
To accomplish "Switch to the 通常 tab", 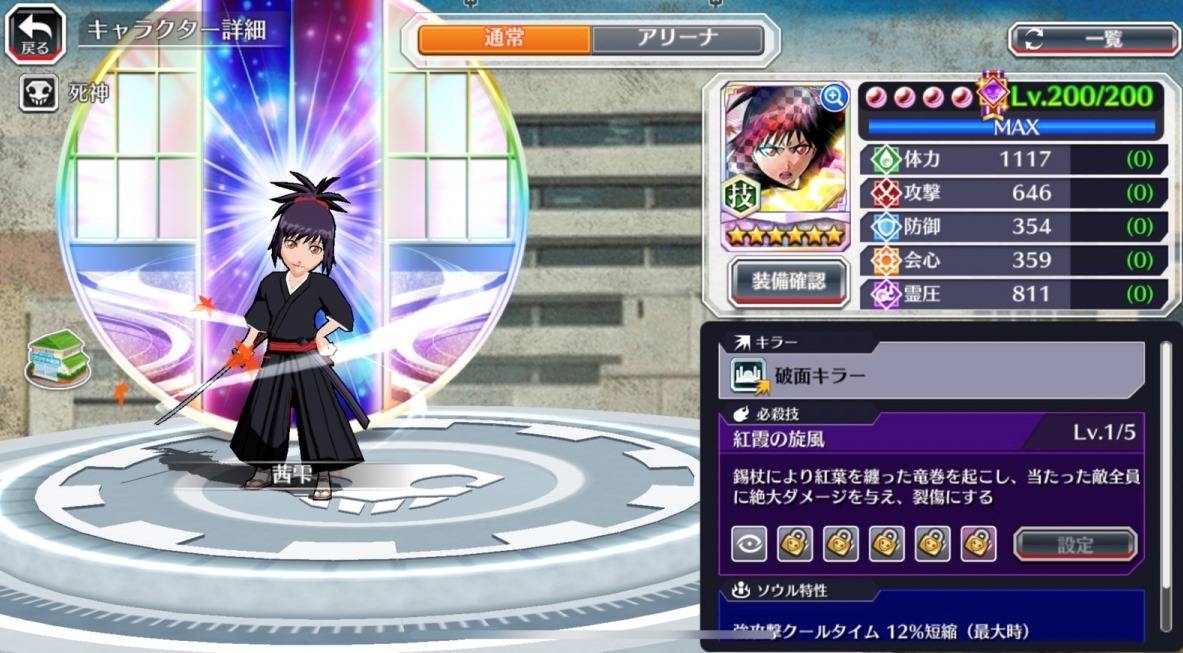I will (504, 39).
